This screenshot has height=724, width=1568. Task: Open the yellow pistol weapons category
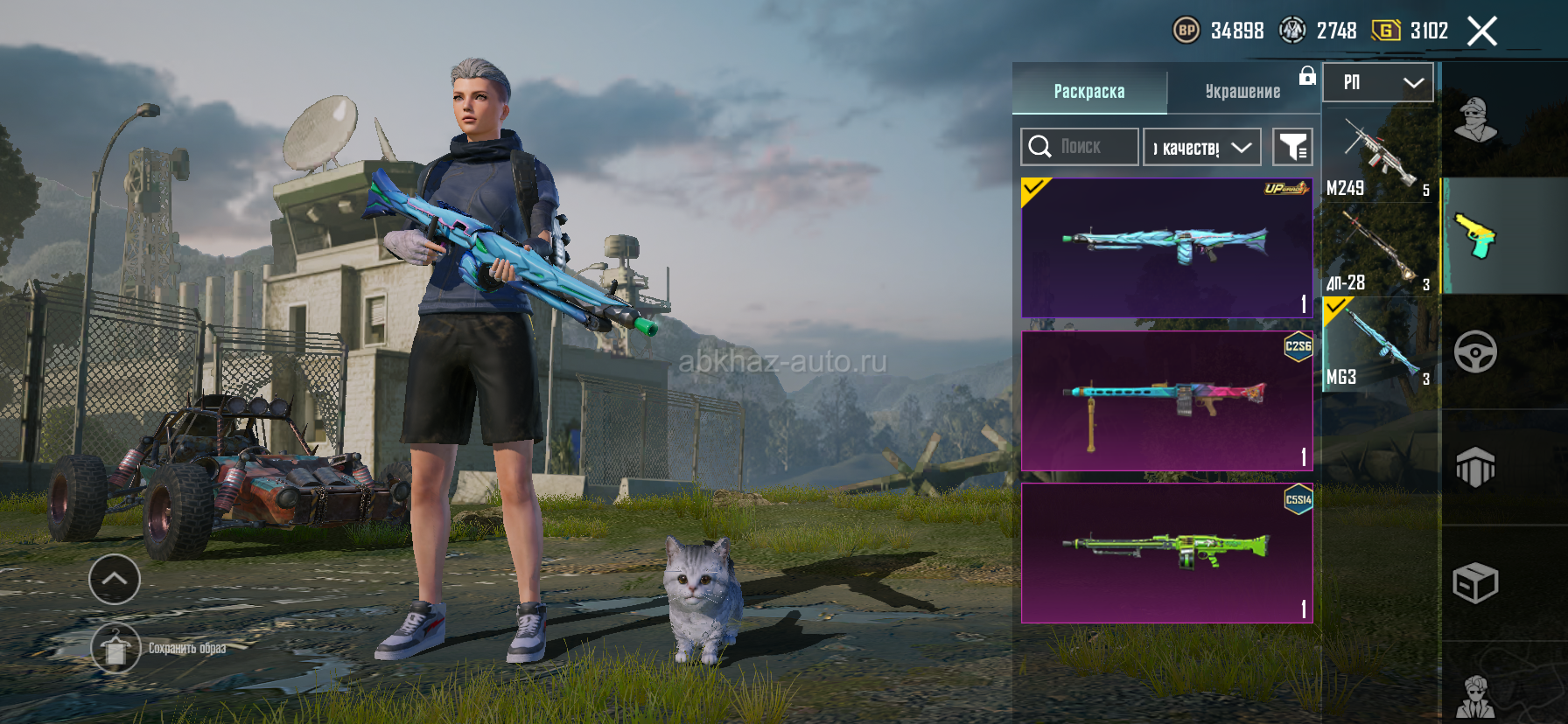(x=1475, y=236)
